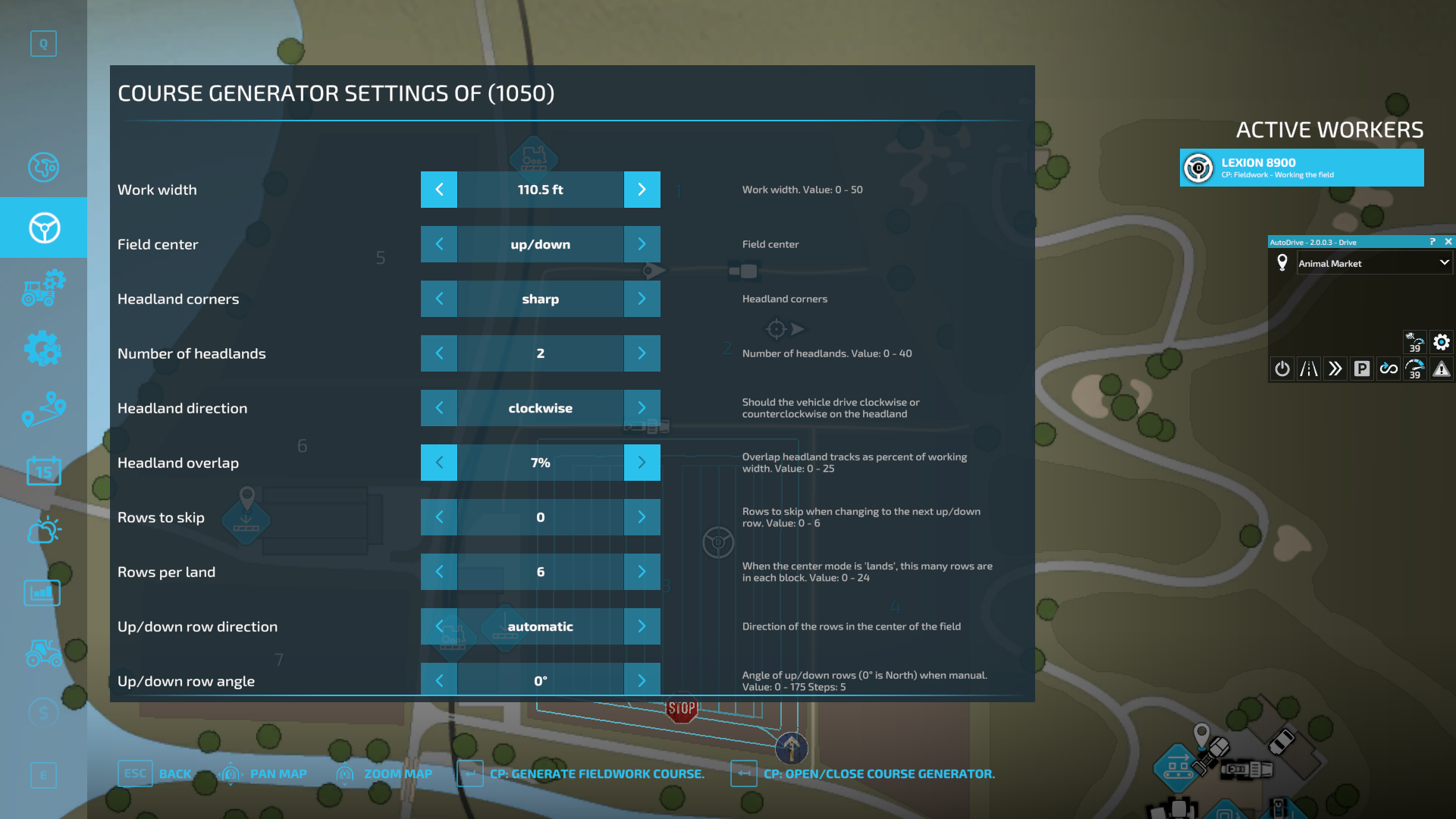Increase Number of headlands with right arrow
Screen dimensions: 1456x819
(642, 353)
